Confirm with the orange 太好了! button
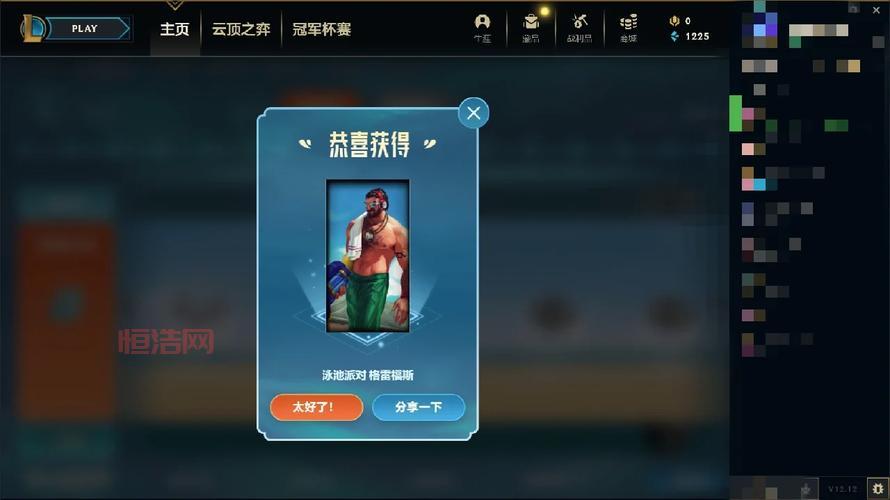Viewport: 890px width, 500px height. [314, 407]
